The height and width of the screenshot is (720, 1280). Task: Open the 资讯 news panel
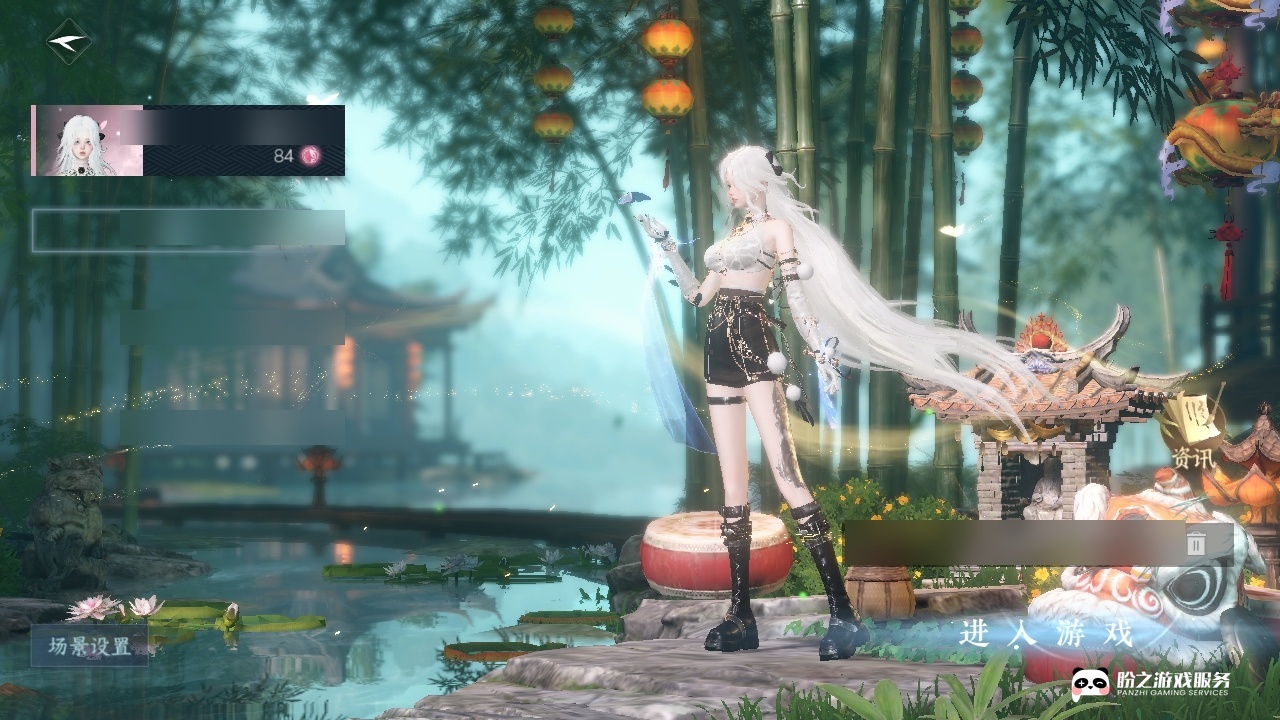coord(1193,437)
